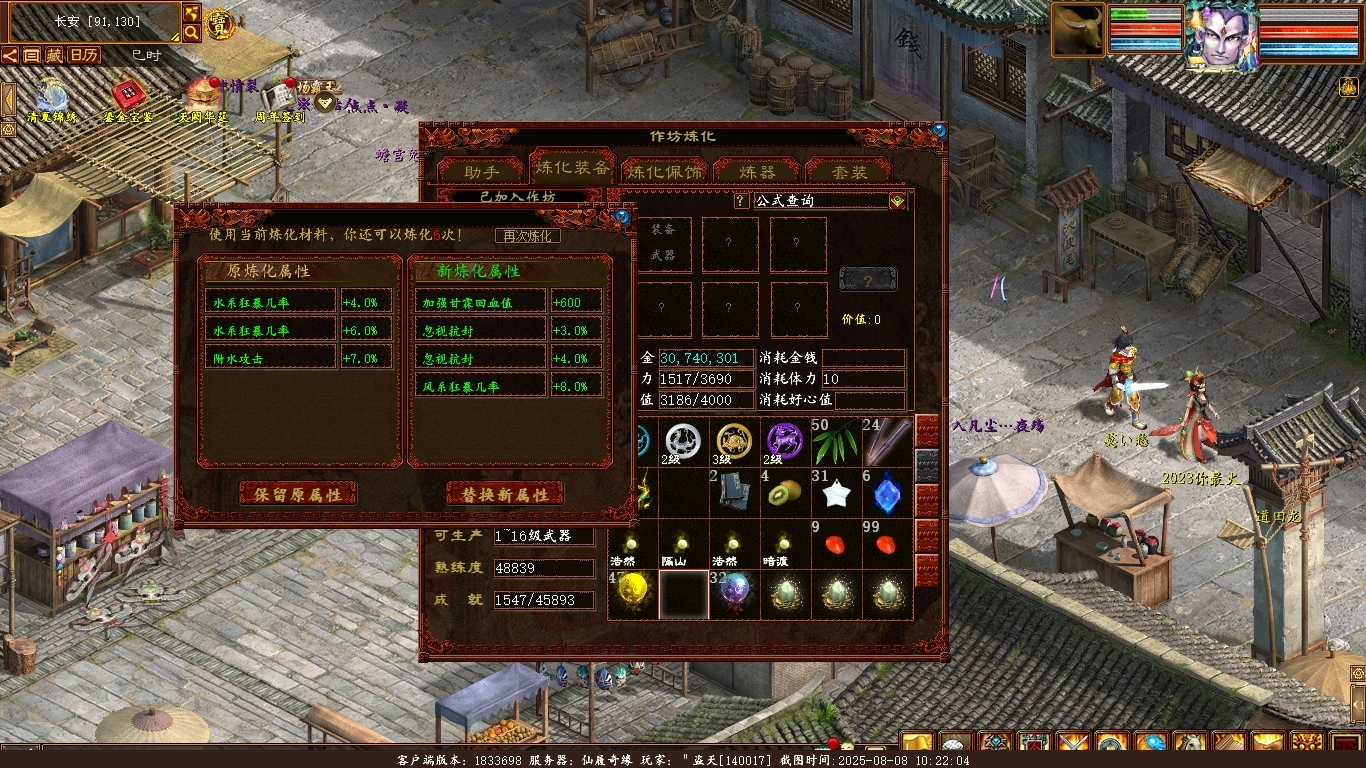Screen dimensions: 1366x768
Task: Select the 暗渡 item slot
Action: [785, 545]
